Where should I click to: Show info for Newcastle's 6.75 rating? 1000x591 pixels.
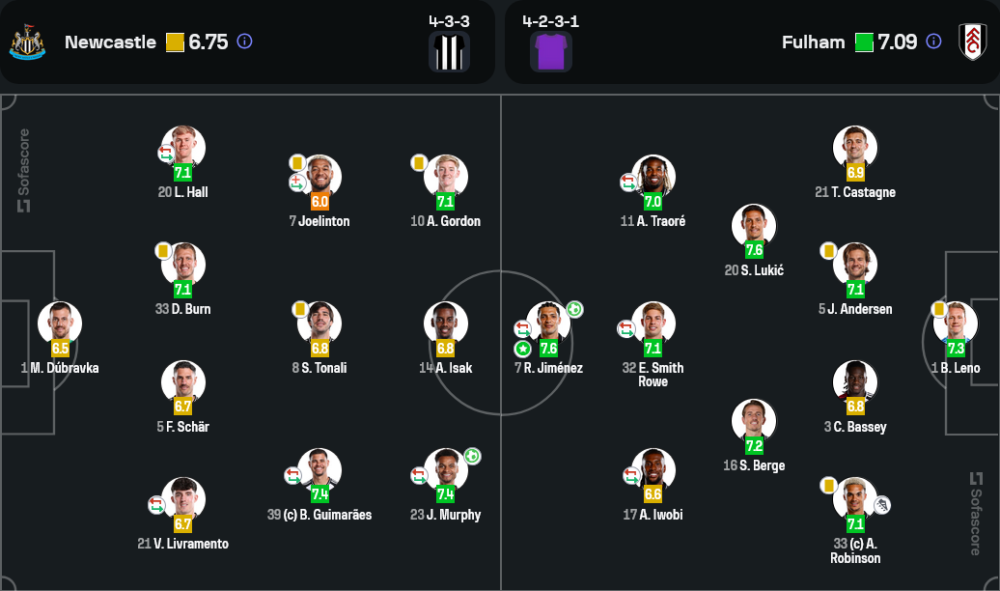[x=244, y=42]
